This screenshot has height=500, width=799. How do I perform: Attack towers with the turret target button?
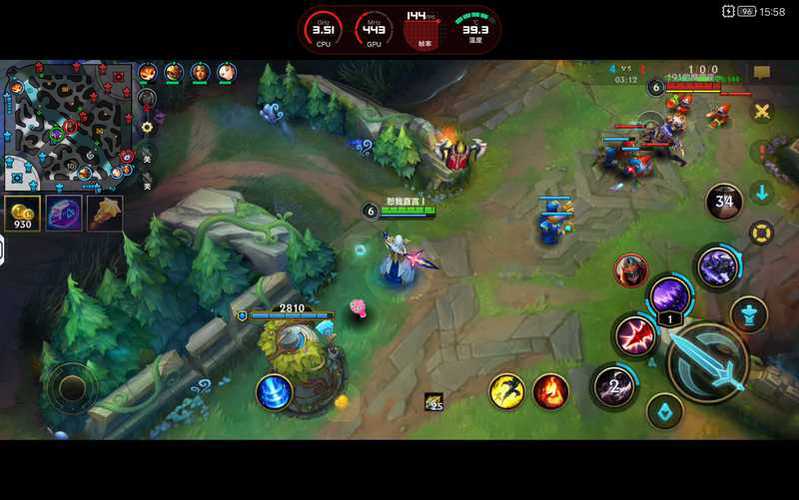[x=748, y=314]
